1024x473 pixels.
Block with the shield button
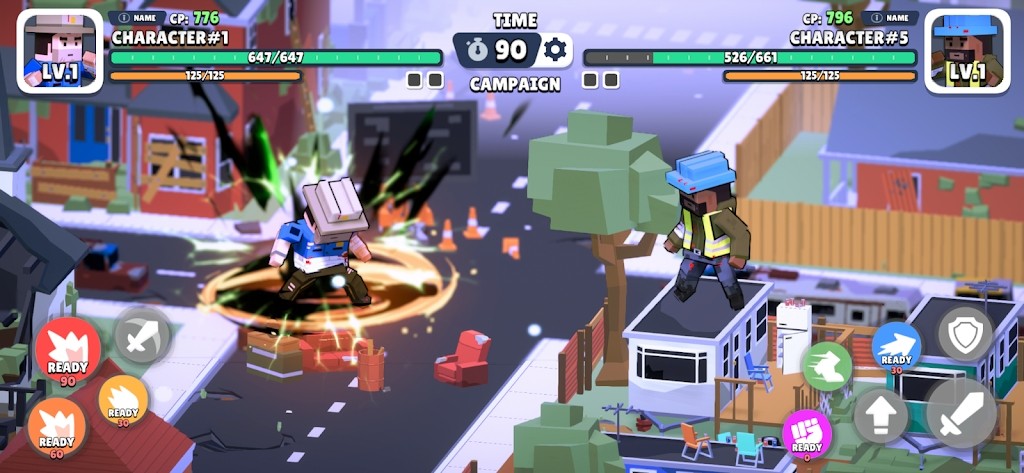point(965,334)
